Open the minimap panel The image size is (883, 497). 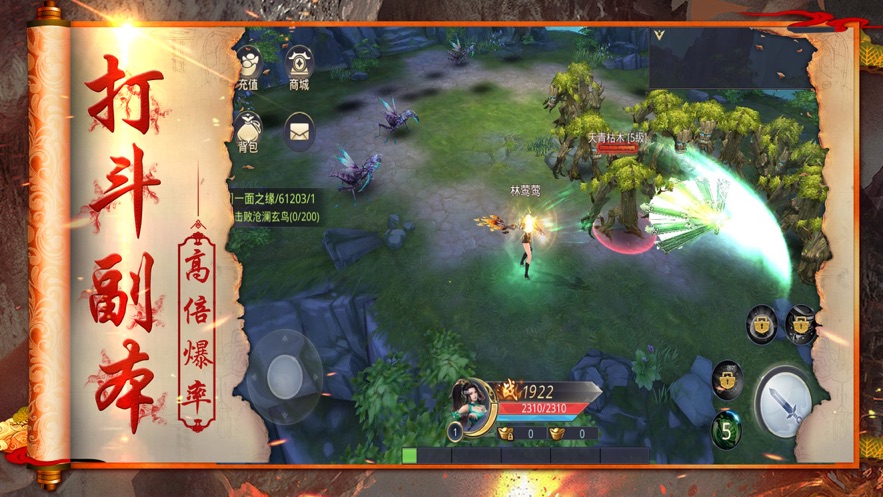pos(729,57)
